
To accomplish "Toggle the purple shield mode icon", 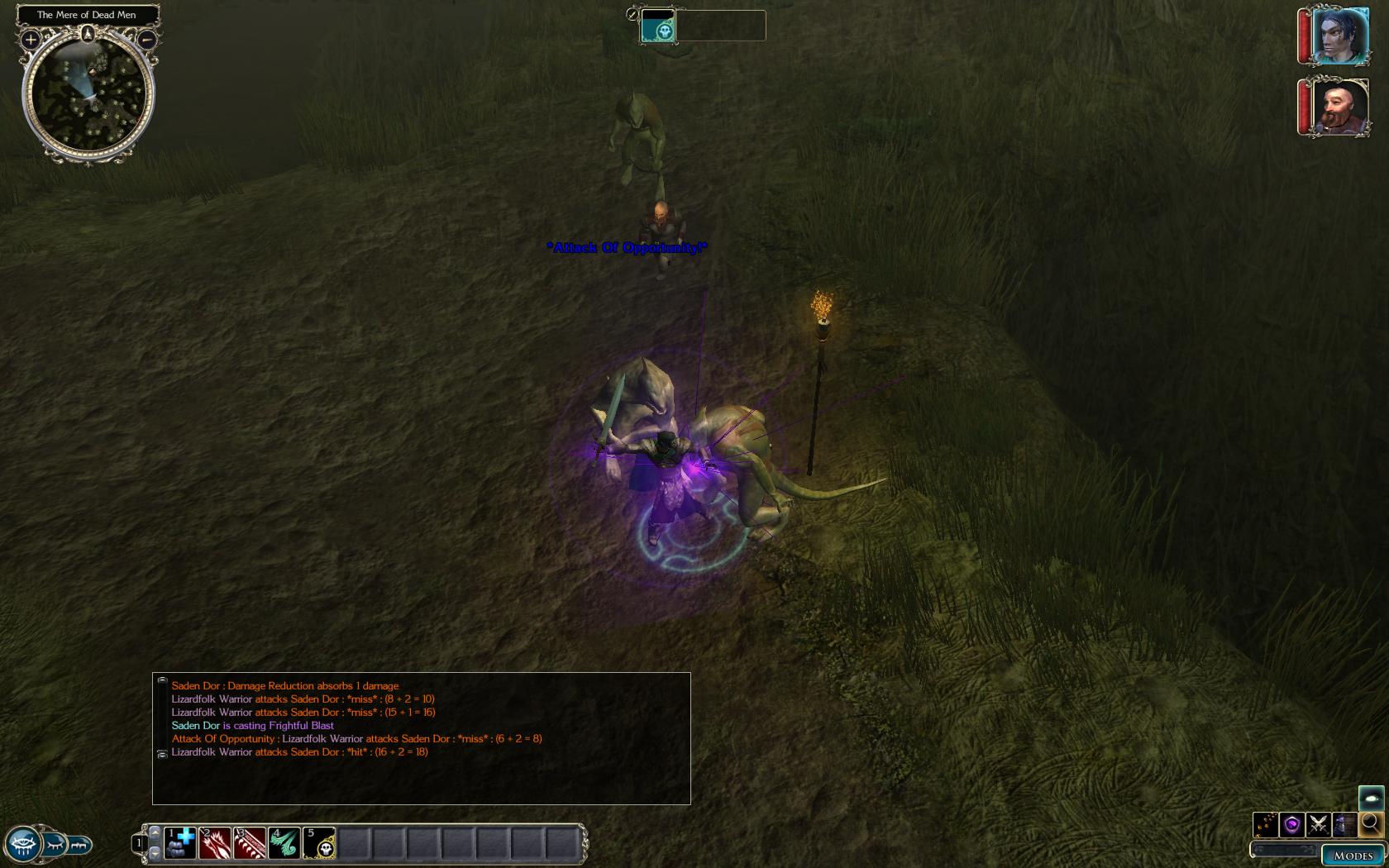I will point(1292,824).
